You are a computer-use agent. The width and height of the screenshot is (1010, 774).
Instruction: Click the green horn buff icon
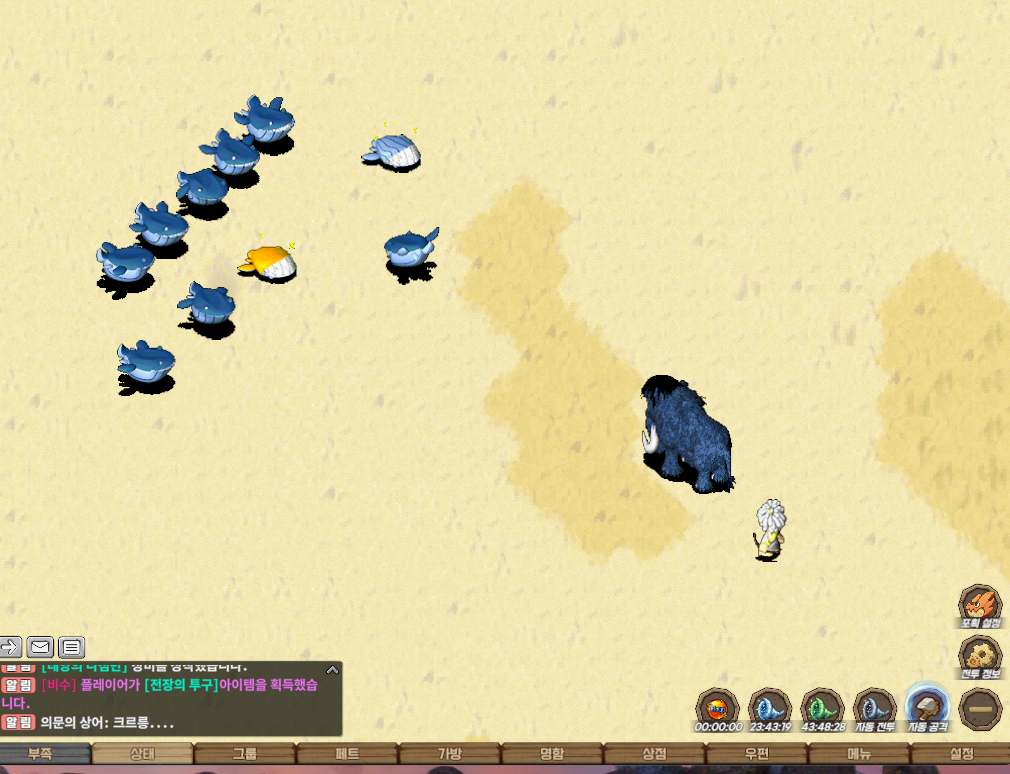pyautogui.click(x=823, y=707)
